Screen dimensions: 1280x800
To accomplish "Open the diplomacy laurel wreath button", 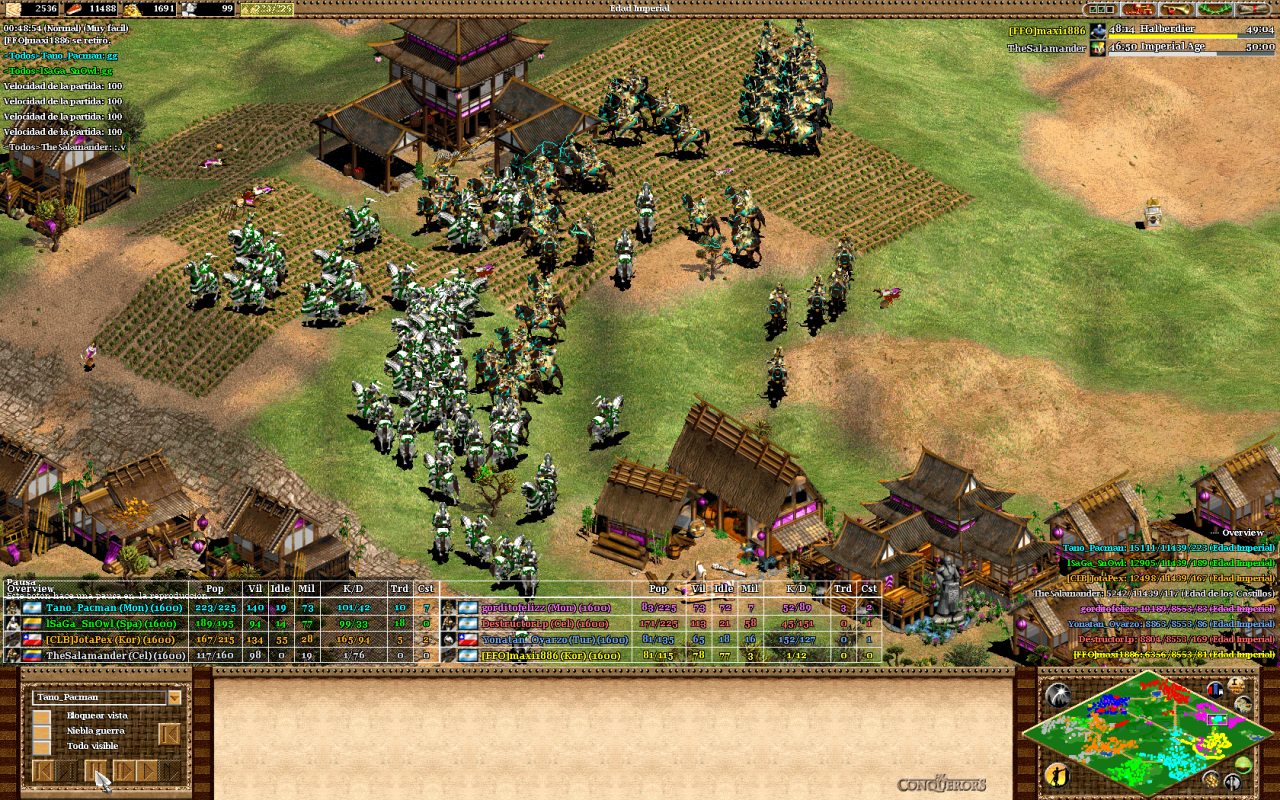I will 1212,9.
